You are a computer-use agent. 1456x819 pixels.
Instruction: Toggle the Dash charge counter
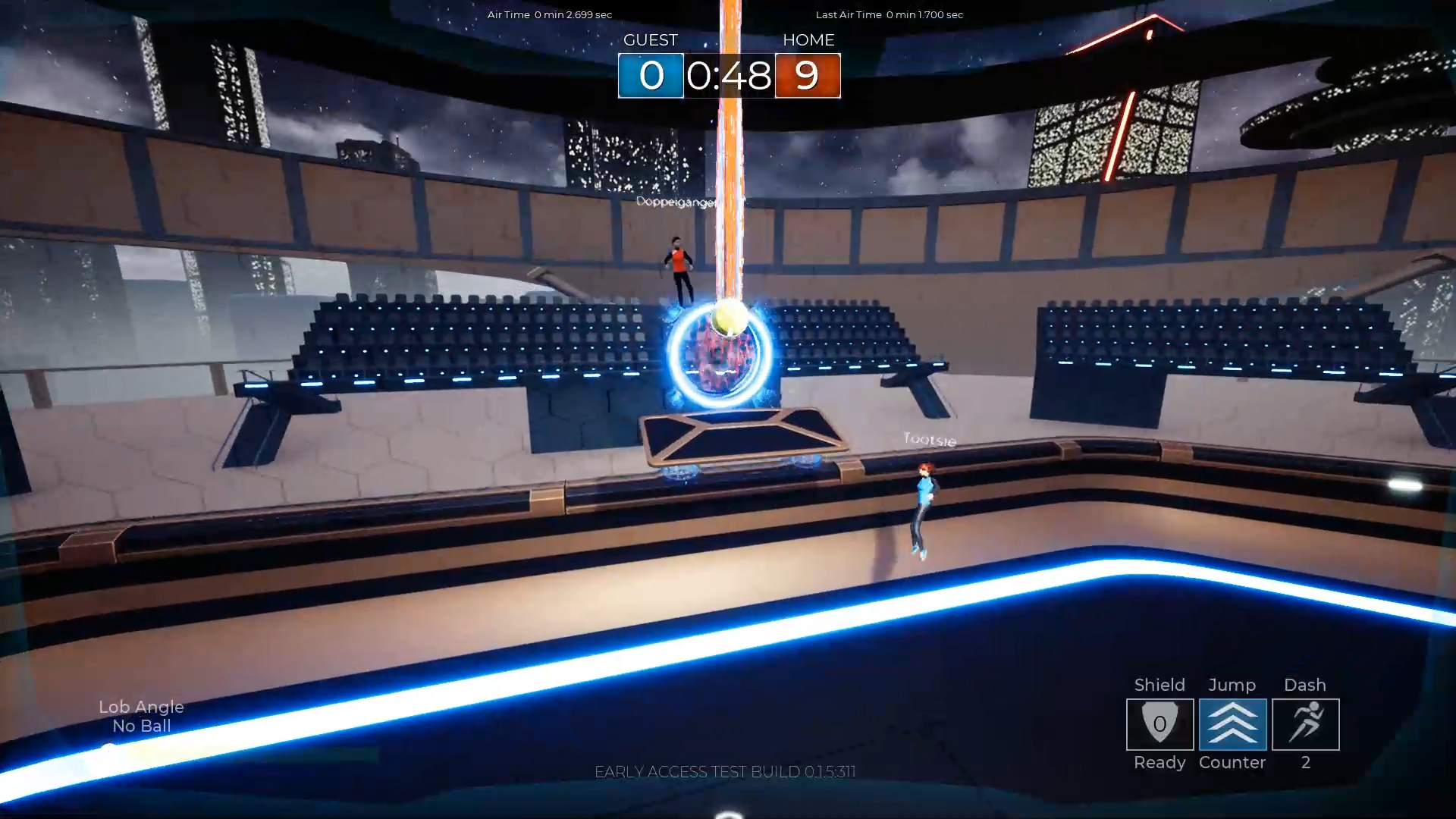(x=1305, y=764)
